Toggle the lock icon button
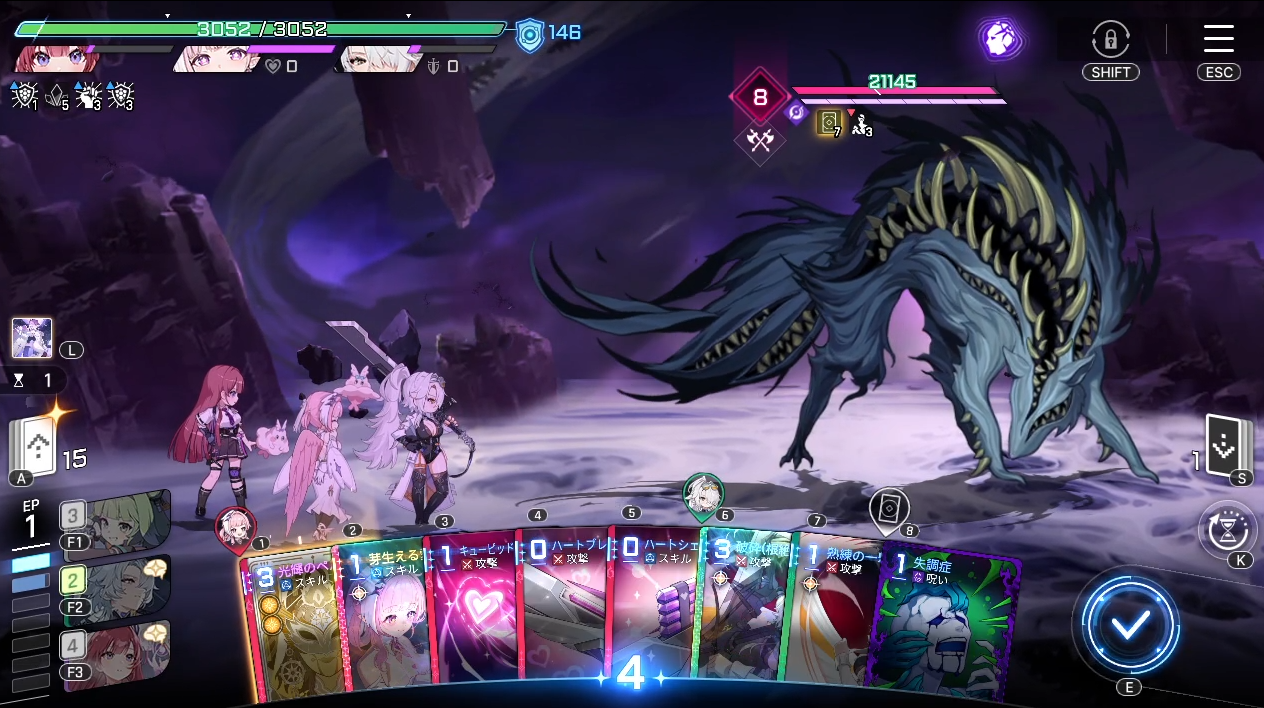This screenshot has width=1264, height=708. click(x=1110, y=40)
